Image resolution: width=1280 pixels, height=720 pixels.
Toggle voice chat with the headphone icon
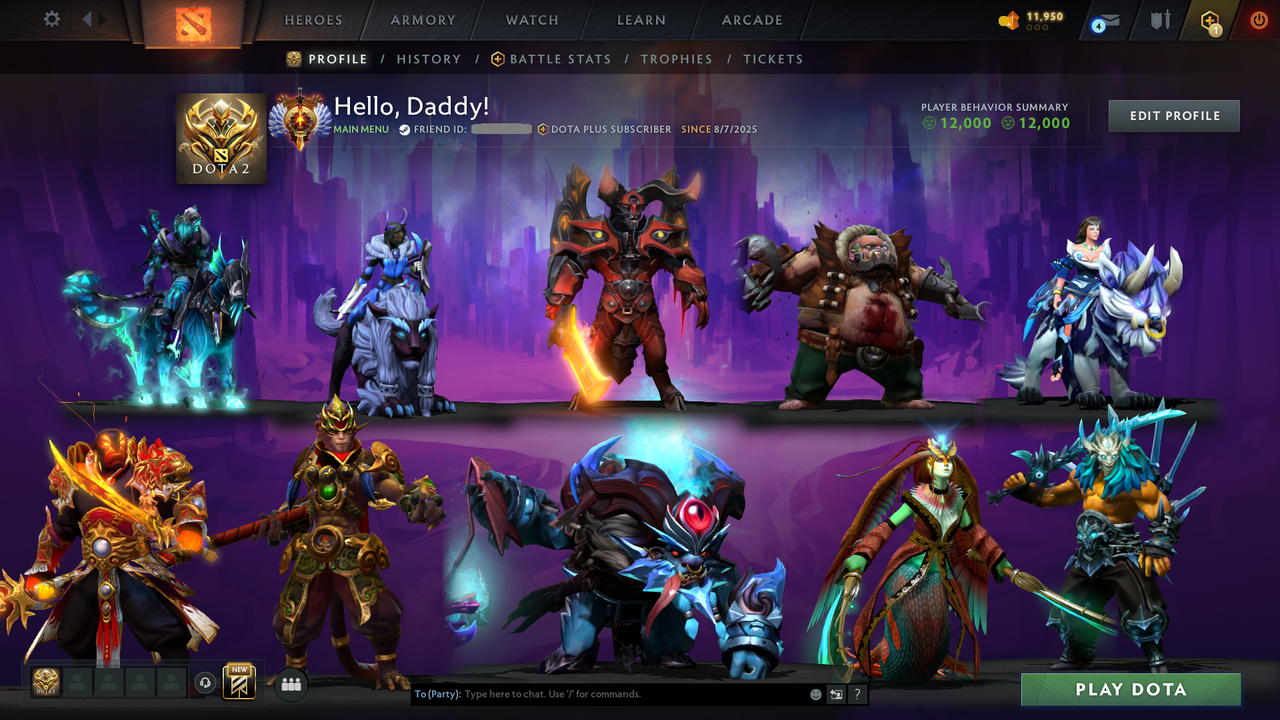coord(207,684)
